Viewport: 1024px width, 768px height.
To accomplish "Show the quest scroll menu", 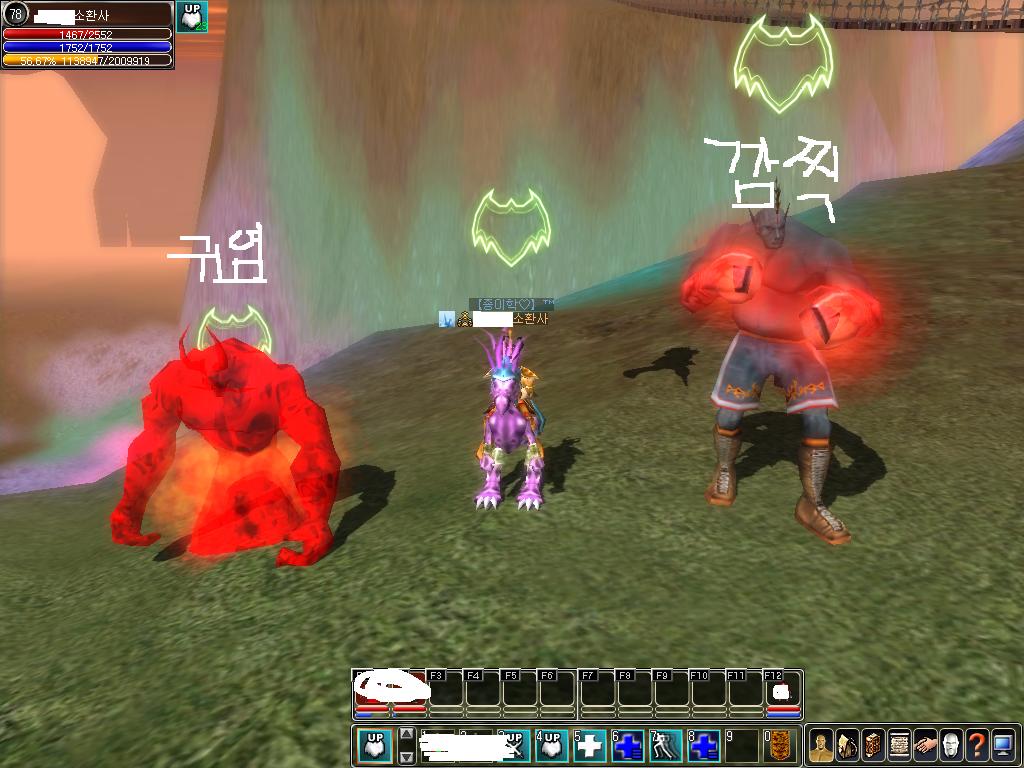I will point(899,746).
